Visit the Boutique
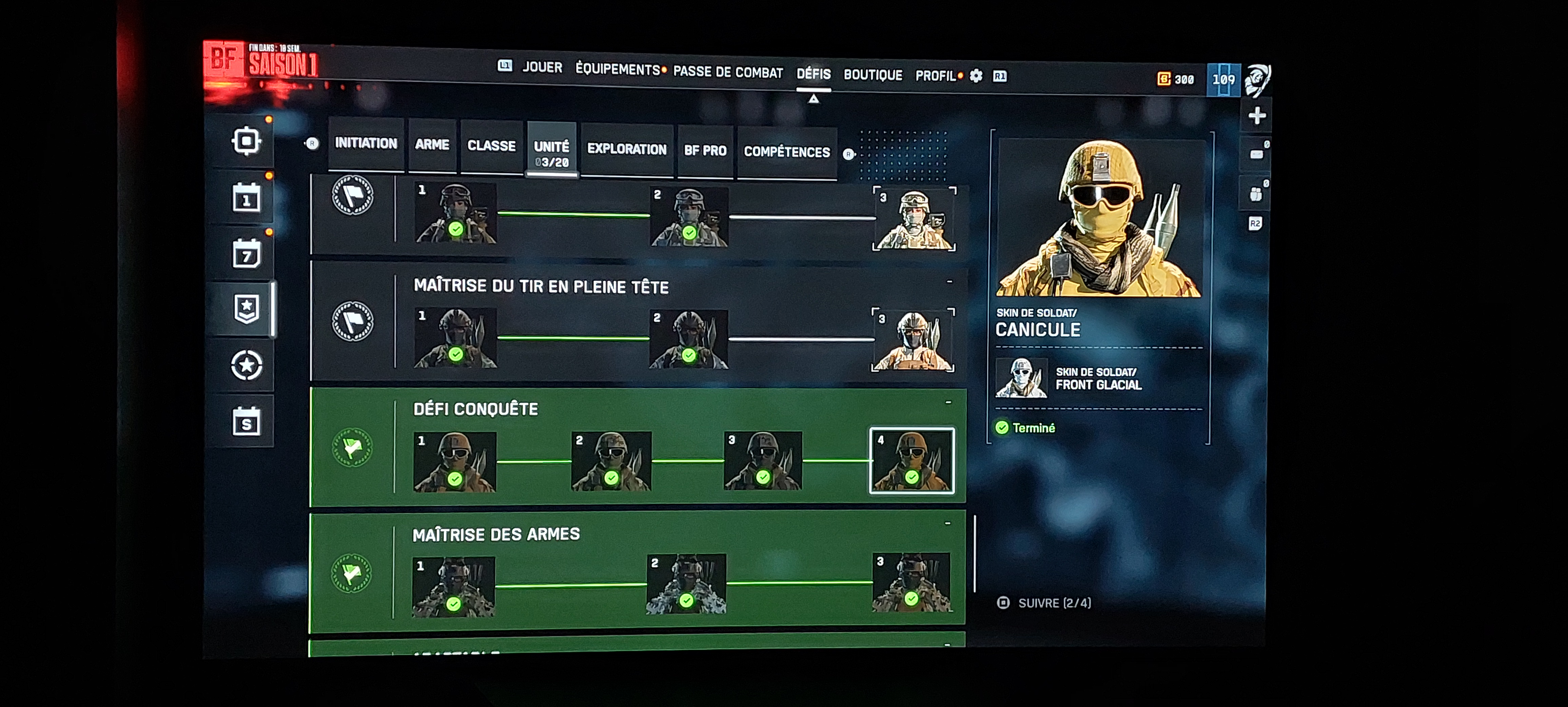This screenshot has height=707, width=1568. [872, 76]
